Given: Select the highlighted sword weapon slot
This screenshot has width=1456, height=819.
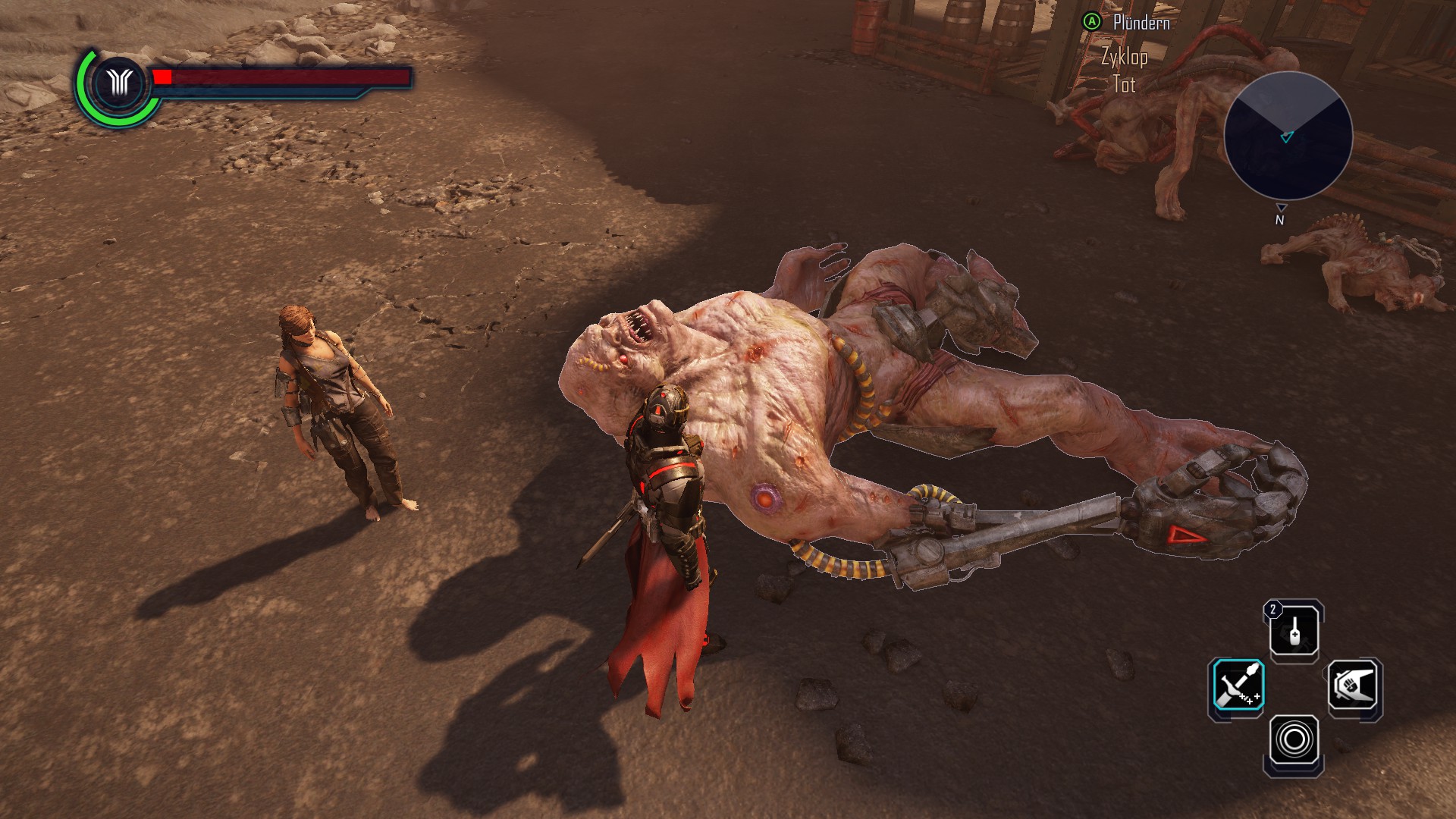Looking at the screenshot, I should (x=1237, y=686).
